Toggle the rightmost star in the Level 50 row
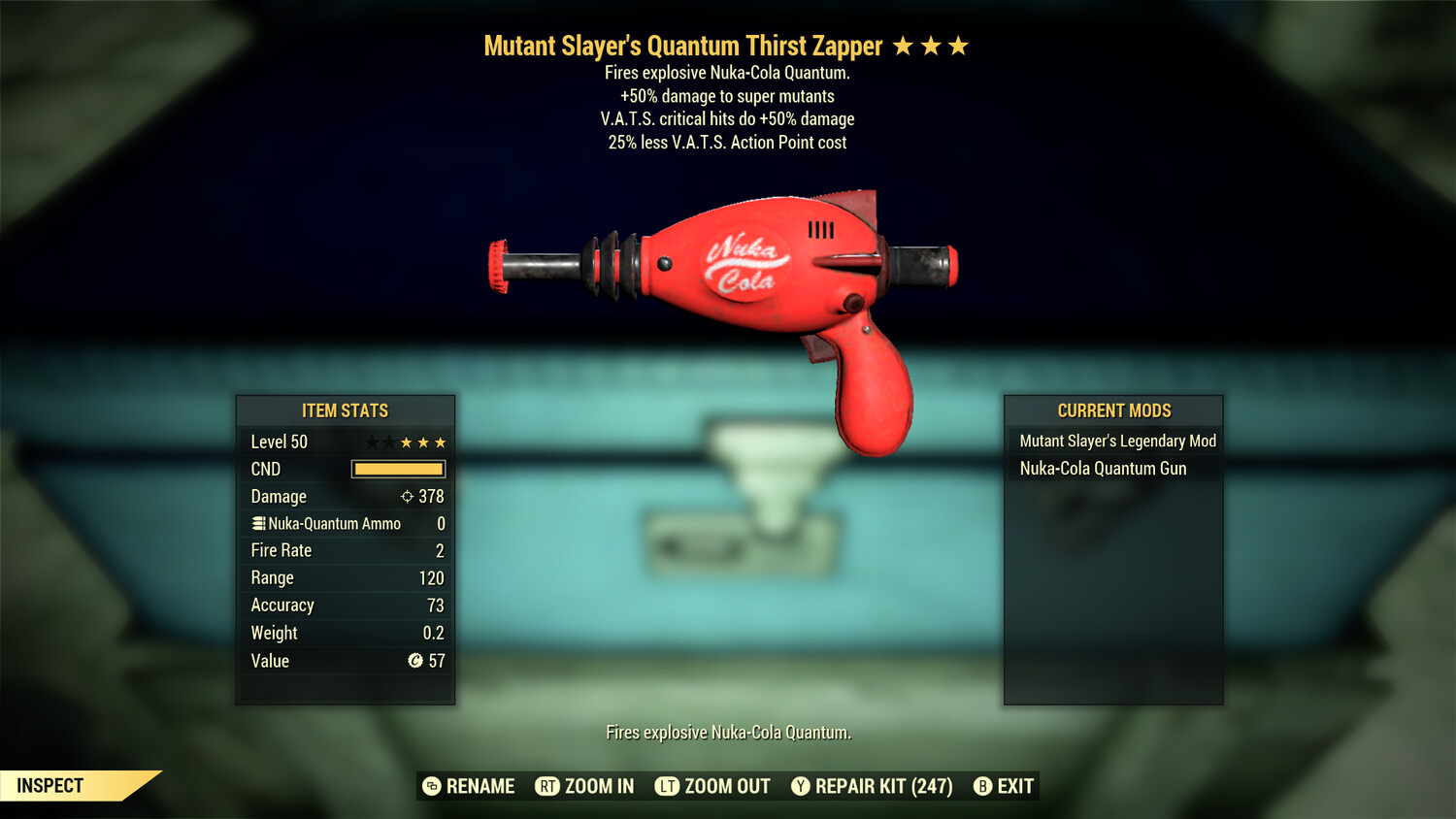Screen dimensions: 1456x819 coord(440,442)
